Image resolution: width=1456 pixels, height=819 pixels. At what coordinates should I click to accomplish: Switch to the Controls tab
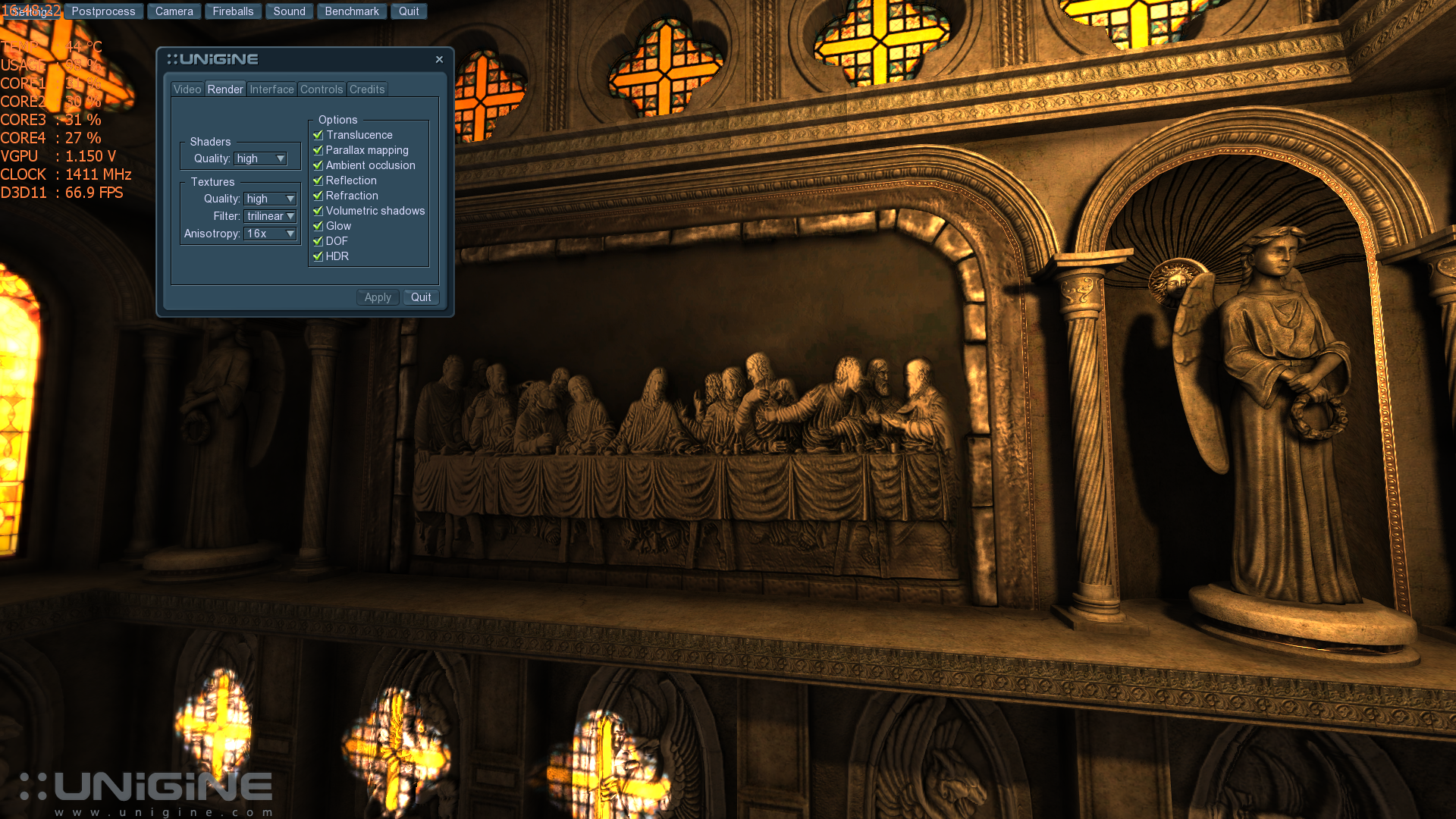tap(322, 89)
